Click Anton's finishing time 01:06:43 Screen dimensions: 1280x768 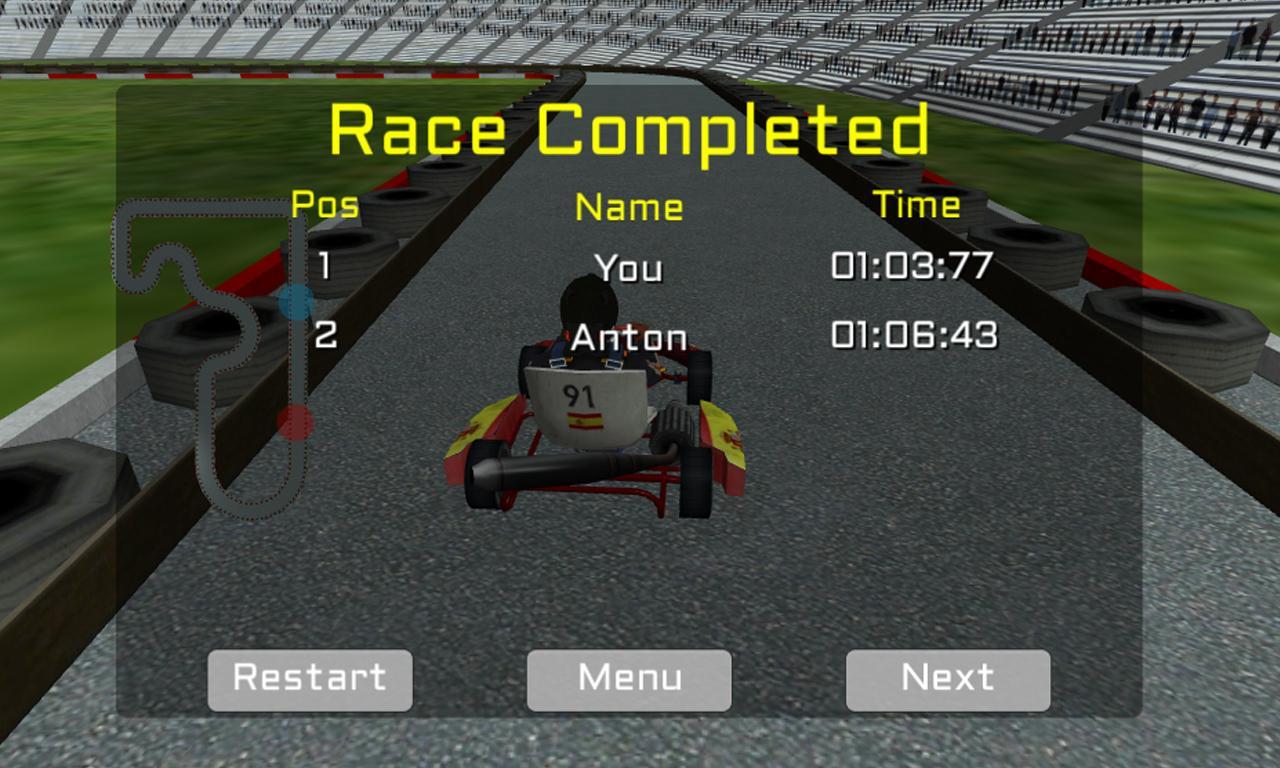915,337
